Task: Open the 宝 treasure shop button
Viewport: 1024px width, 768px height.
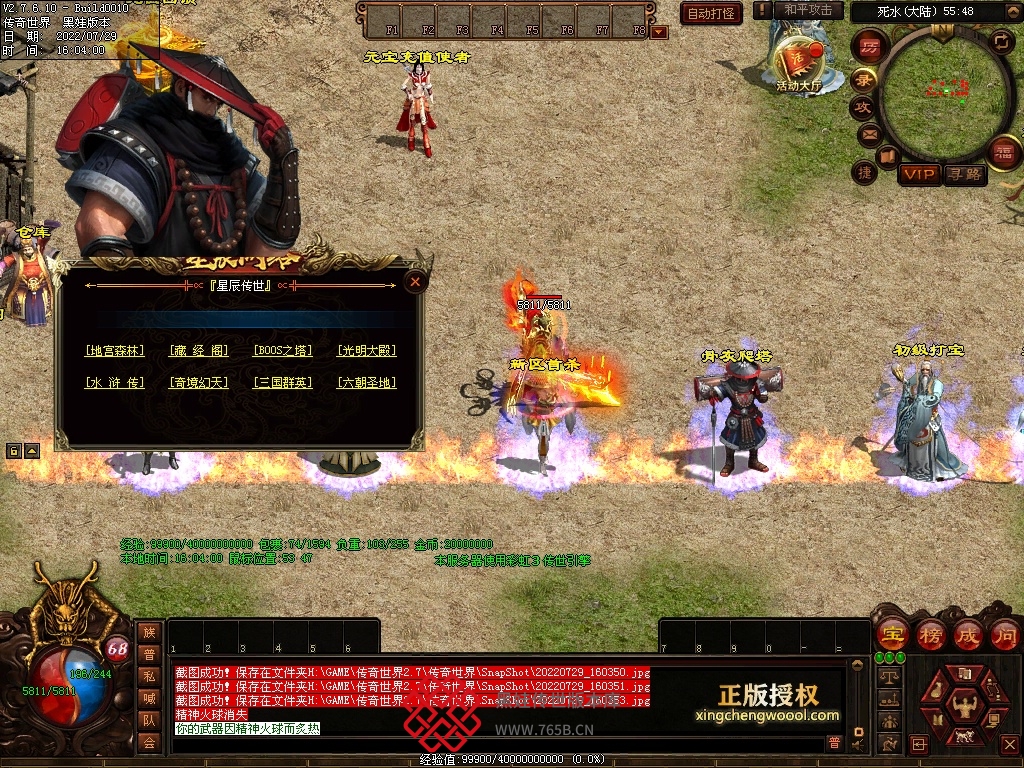Action: [x=892, y=634]
